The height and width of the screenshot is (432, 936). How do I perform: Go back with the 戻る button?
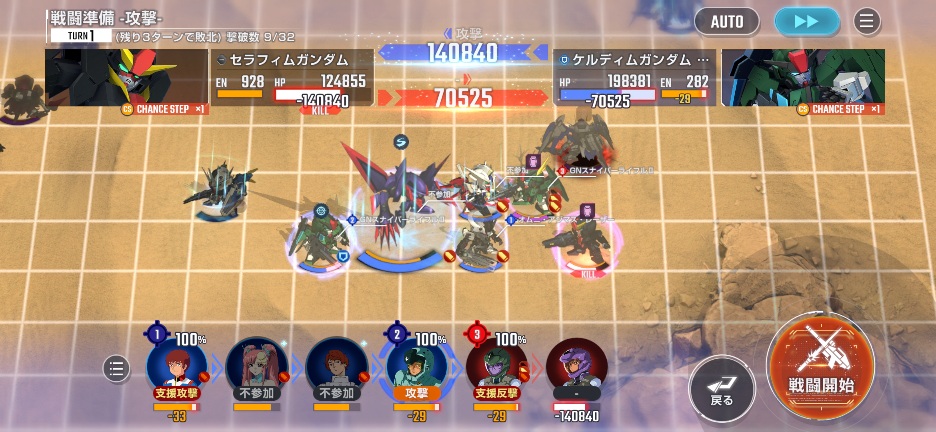coord(721,386)
